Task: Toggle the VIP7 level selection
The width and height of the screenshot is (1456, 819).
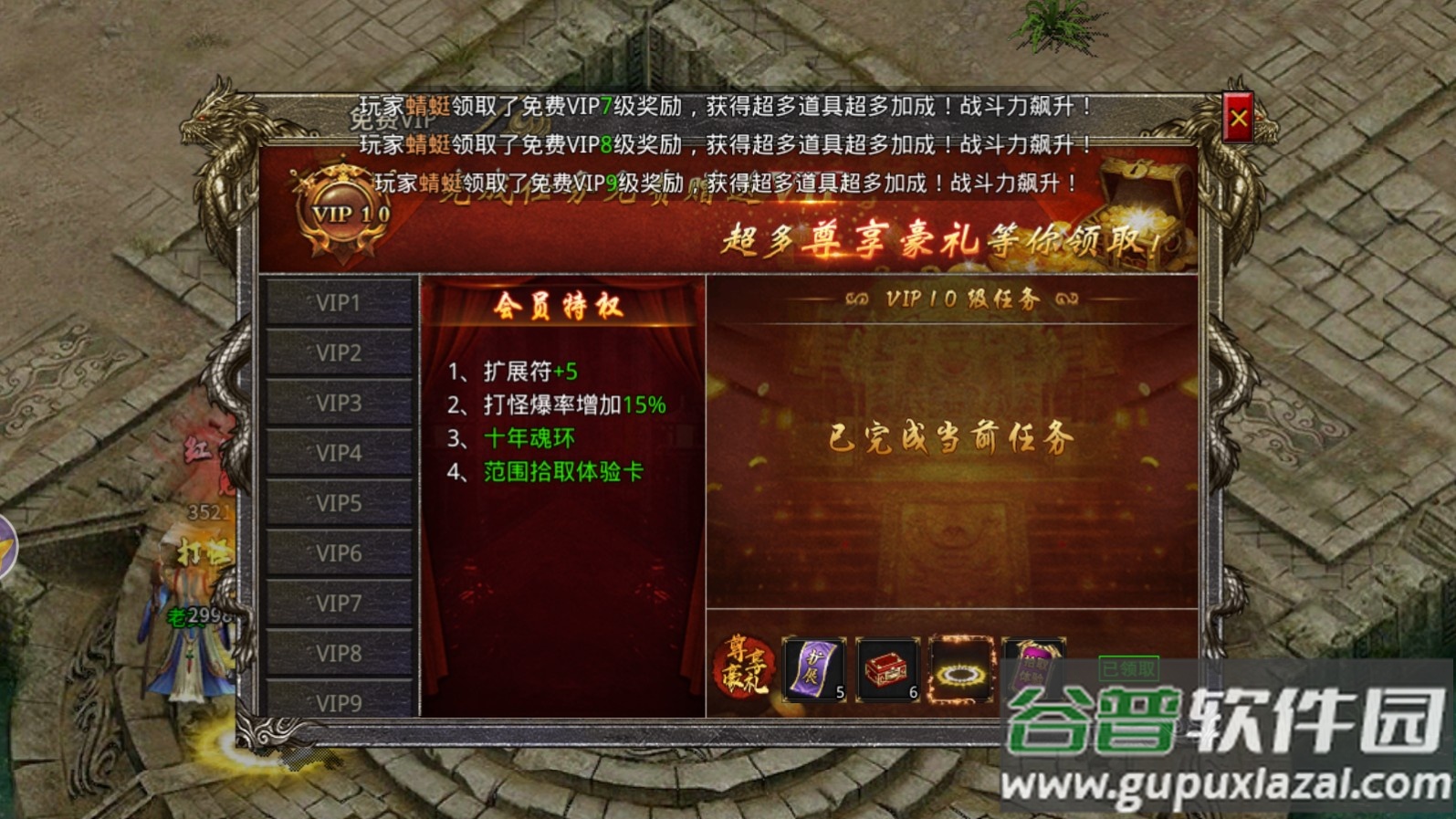Action: [x=340, y=602]
